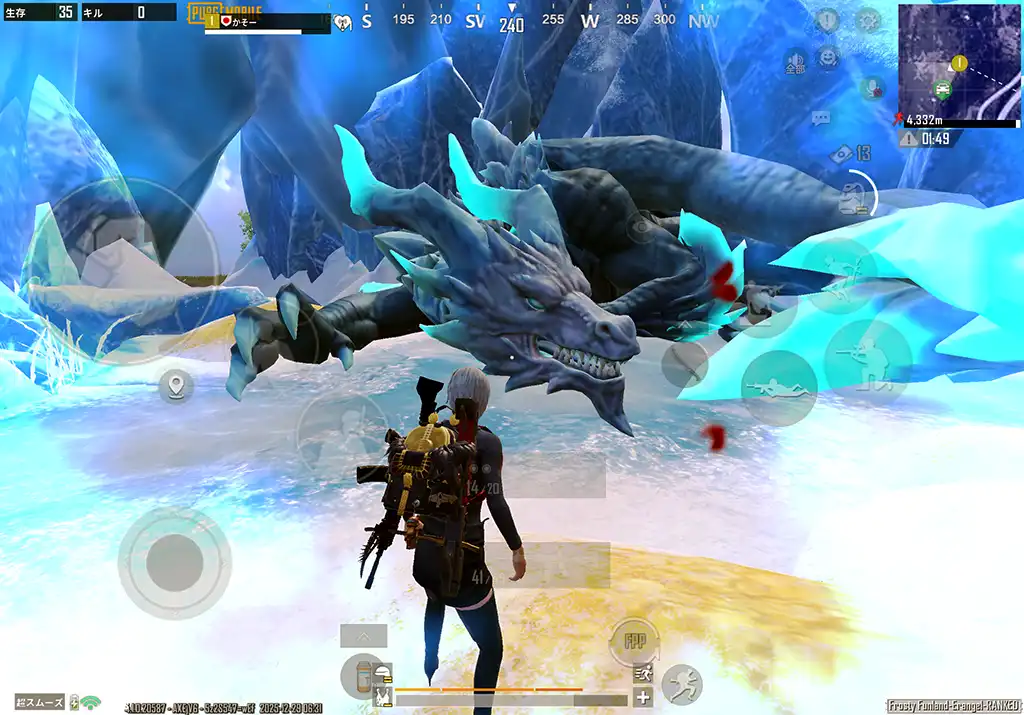Place a marker with the pin button
This screenshot has height=715, width=1024.
(176, 385)
